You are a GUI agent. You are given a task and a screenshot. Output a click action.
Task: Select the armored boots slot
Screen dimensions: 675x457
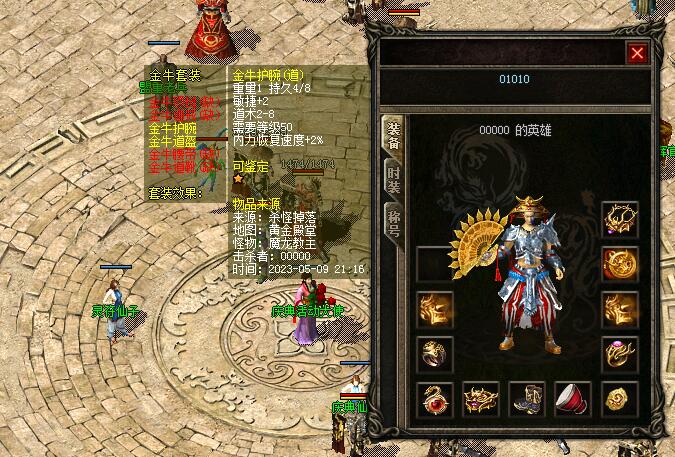[527, 399]
